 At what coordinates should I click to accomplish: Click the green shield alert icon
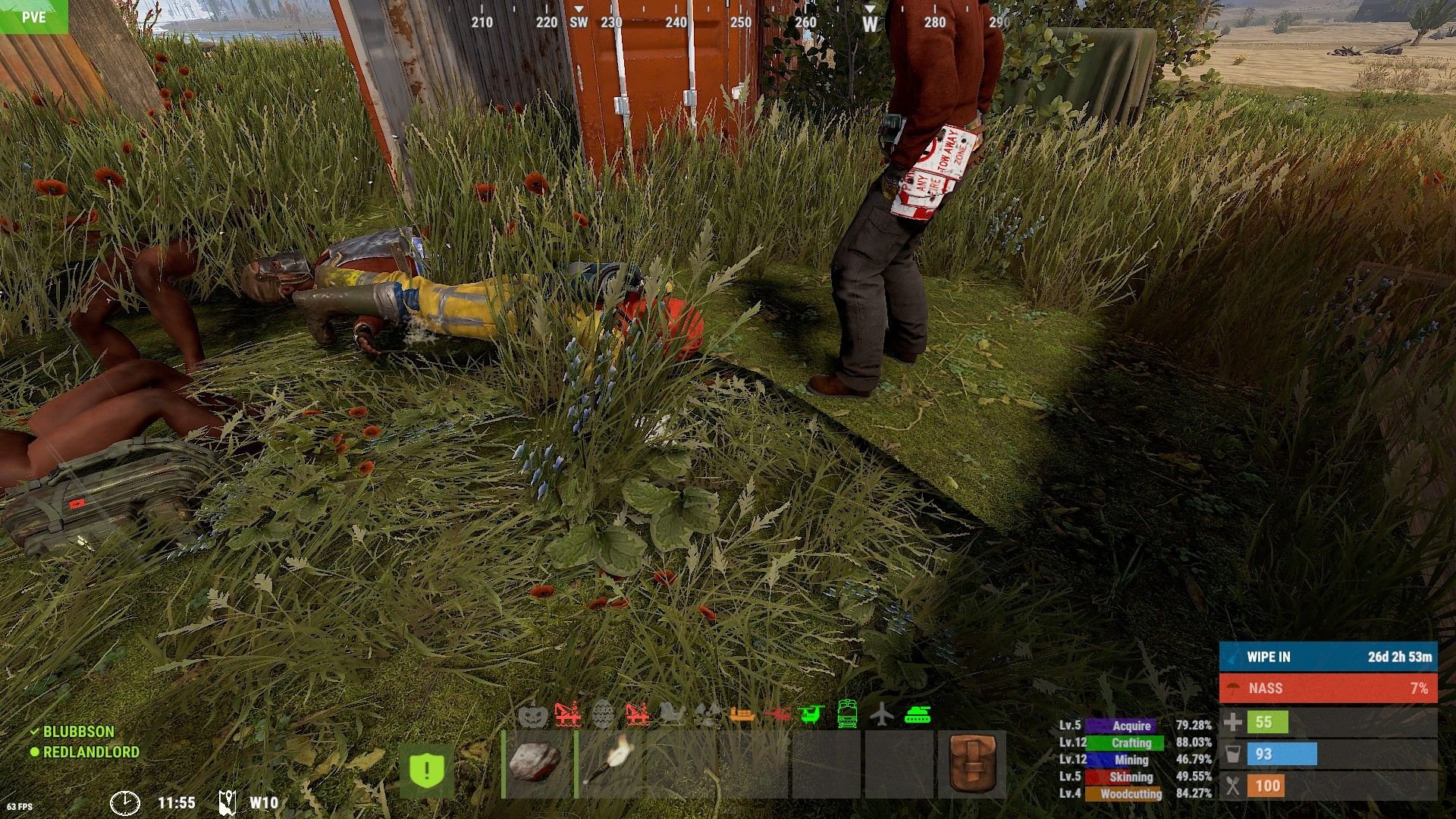pos(426,770)
